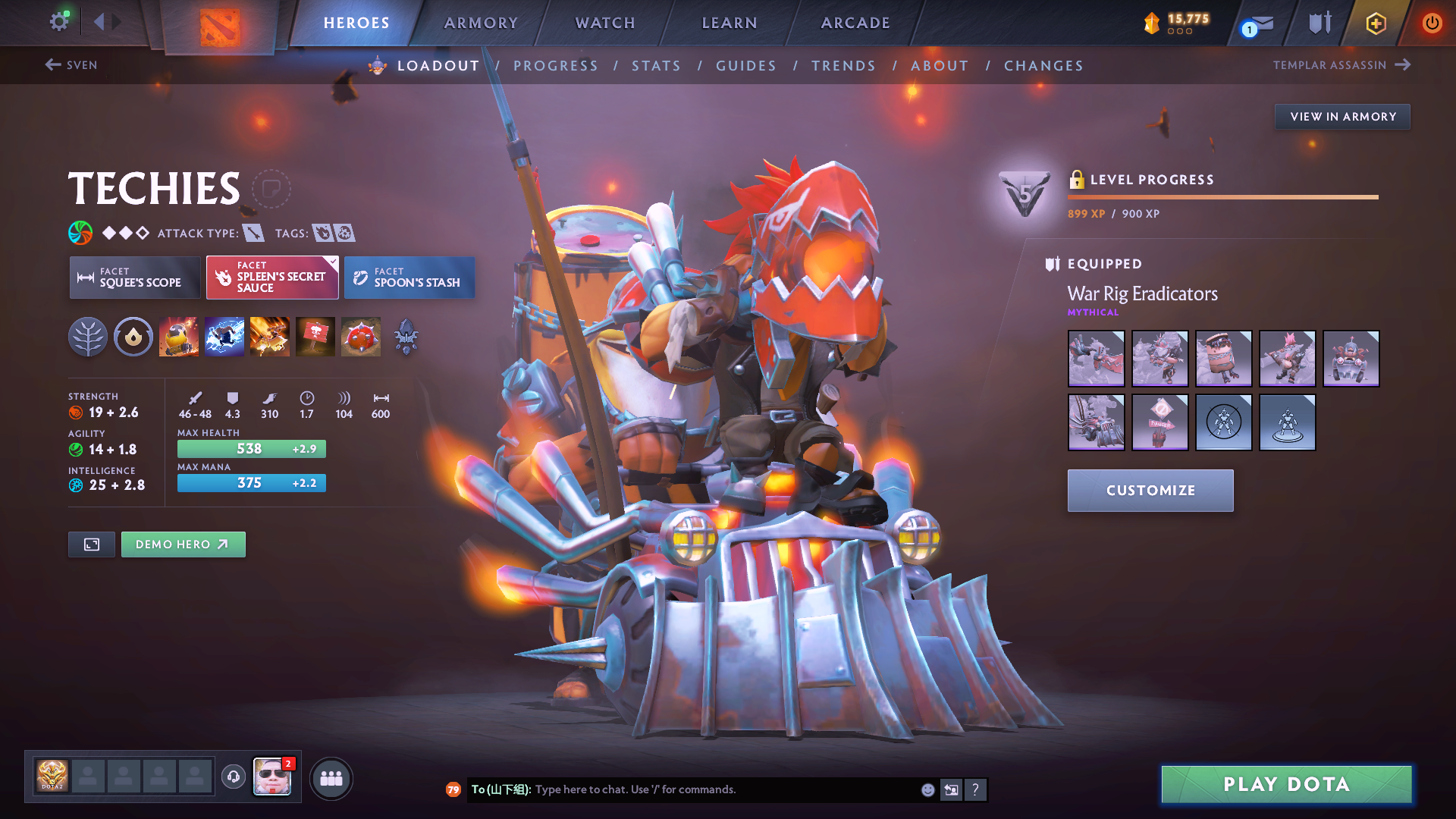1456x819 pixels.
Task: Show the hero Stats section
Action: click(x=656, y=66)
